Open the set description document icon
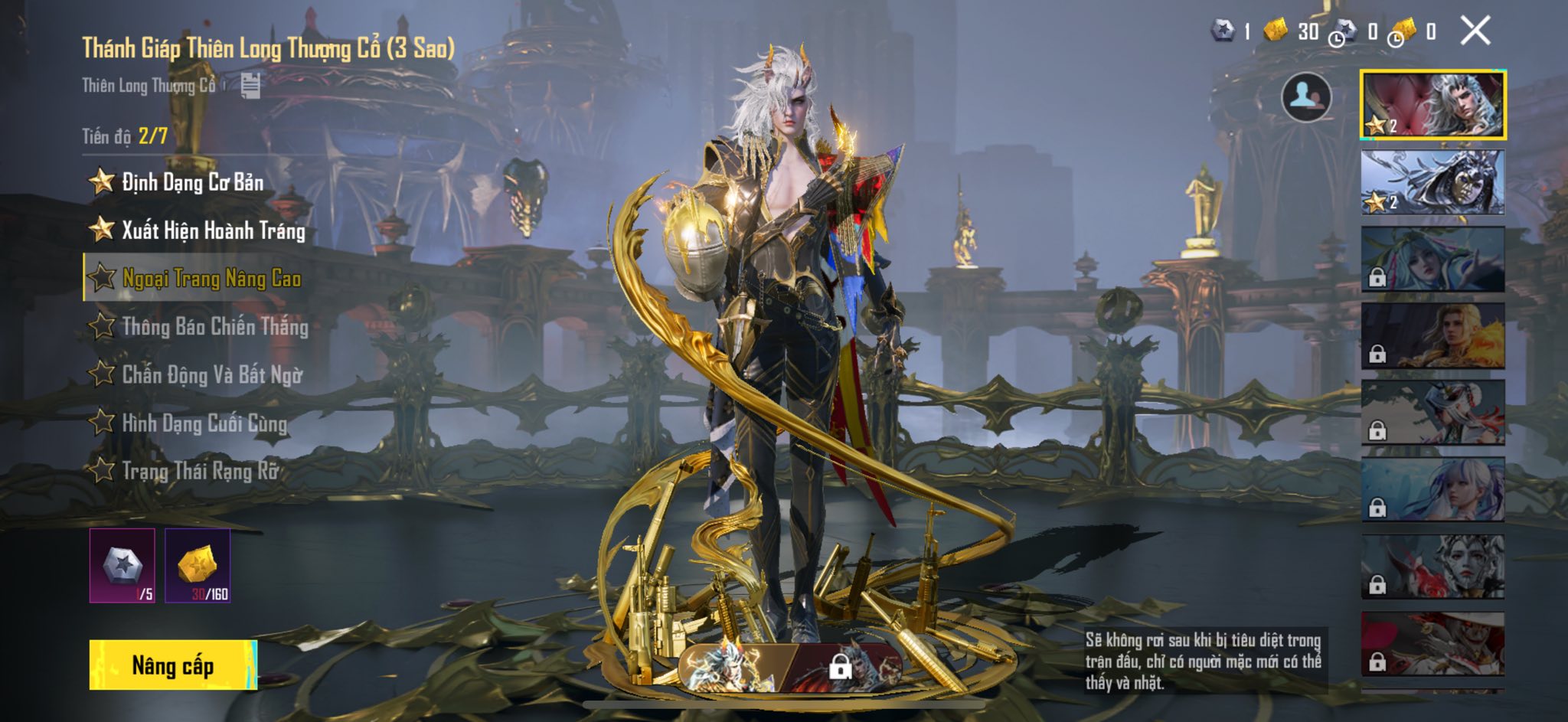 (x=250, y=86)
